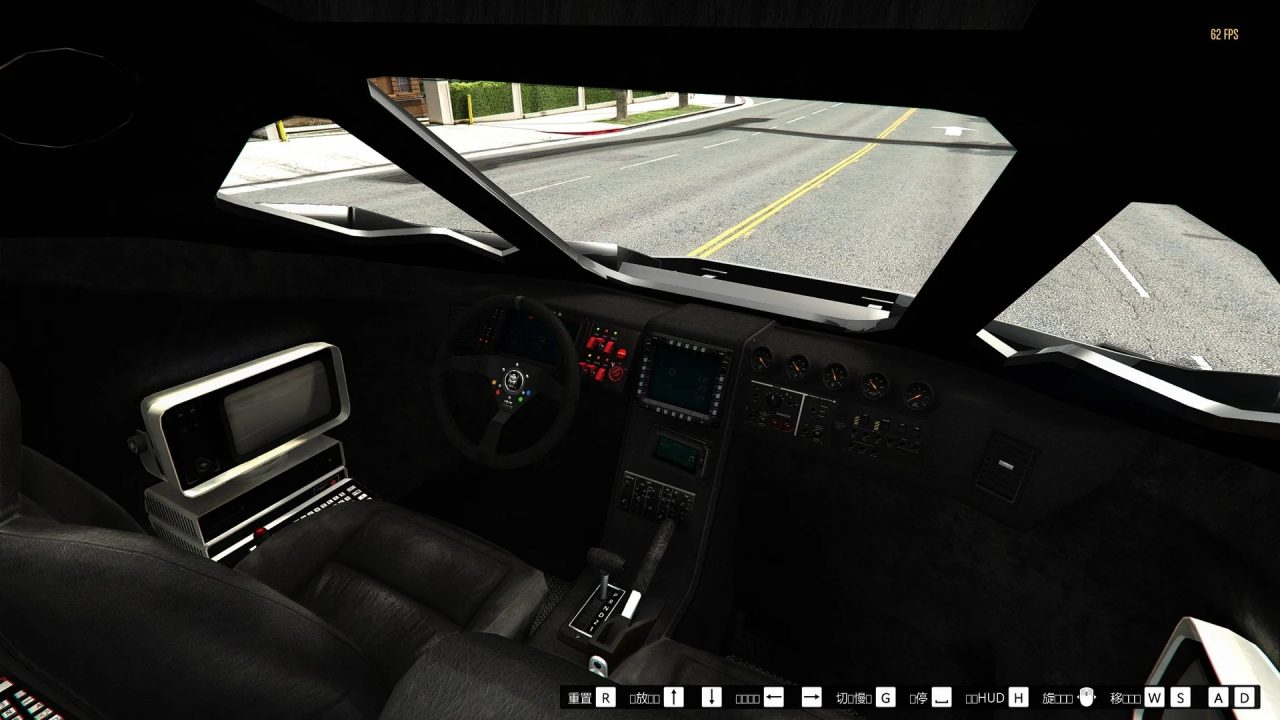This screenshot has height=720, width=1280.
Task: Click the G key hint for slow motion (切换慢速)
Action: click(885, 695)
